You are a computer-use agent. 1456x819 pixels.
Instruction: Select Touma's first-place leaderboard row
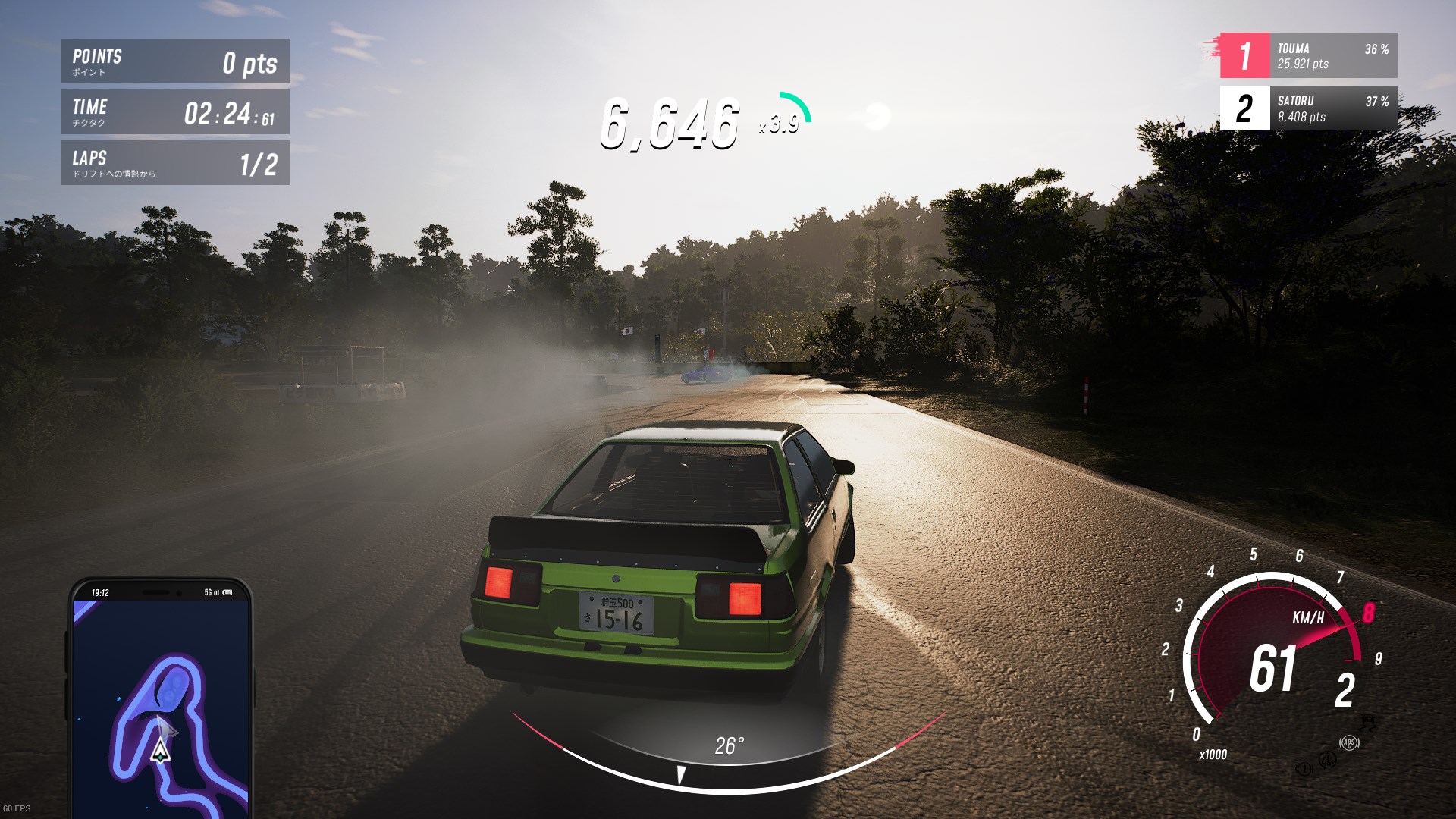pyautogui.click(x=1308, y=55)
